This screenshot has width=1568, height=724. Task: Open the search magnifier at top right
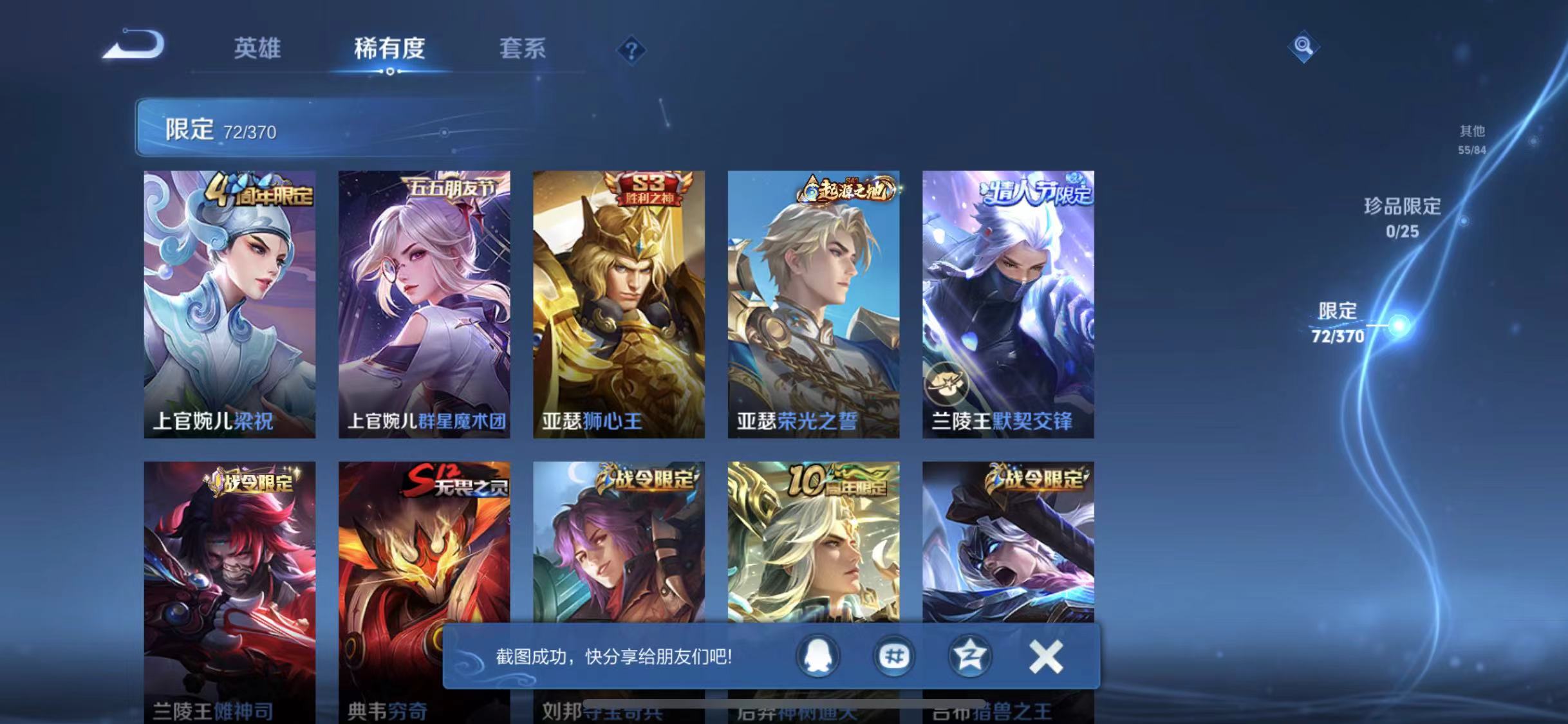click(1305, 47)
